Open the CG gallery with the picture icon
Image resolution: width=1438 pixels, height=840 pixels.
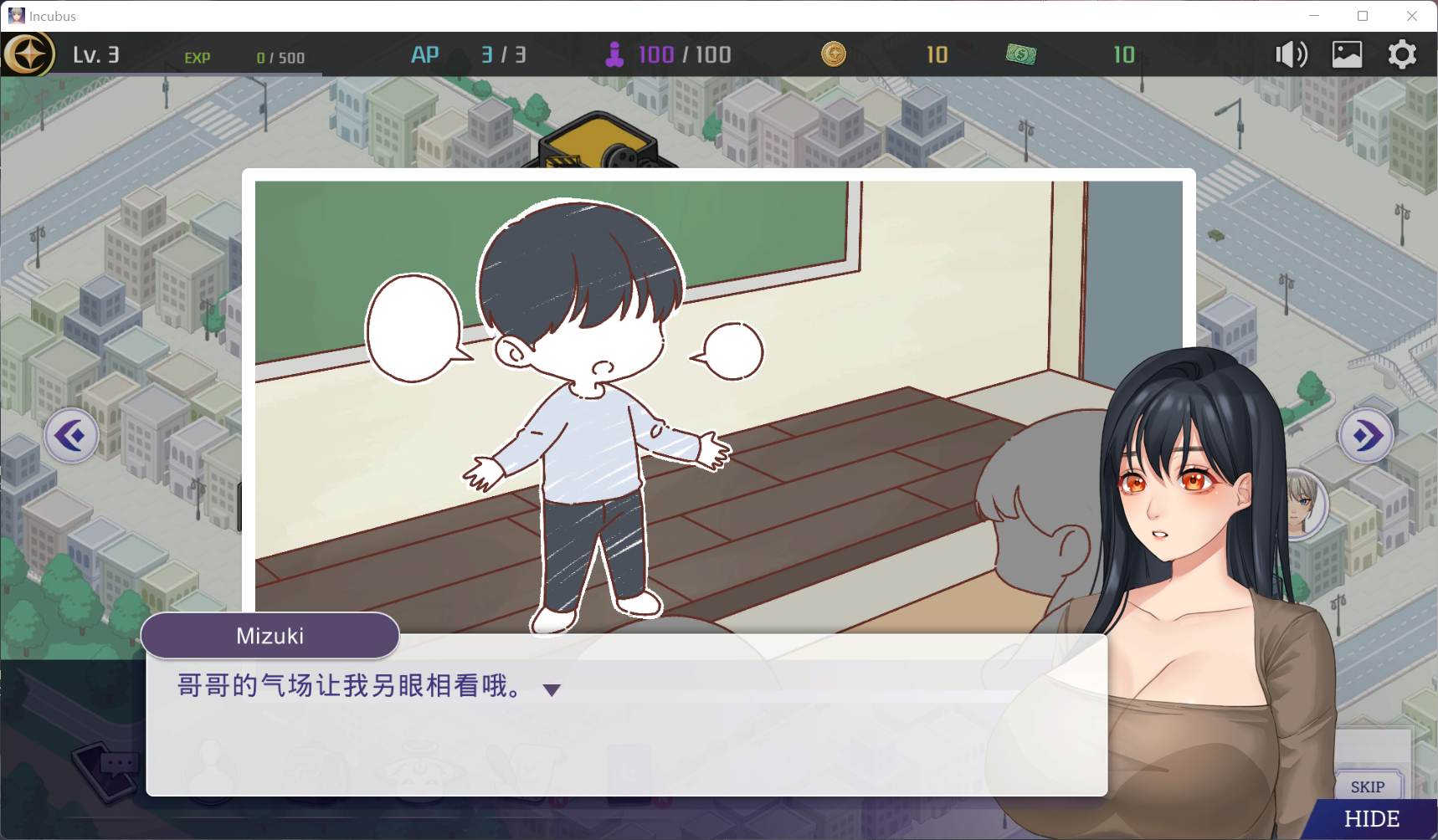point(1347,54)
